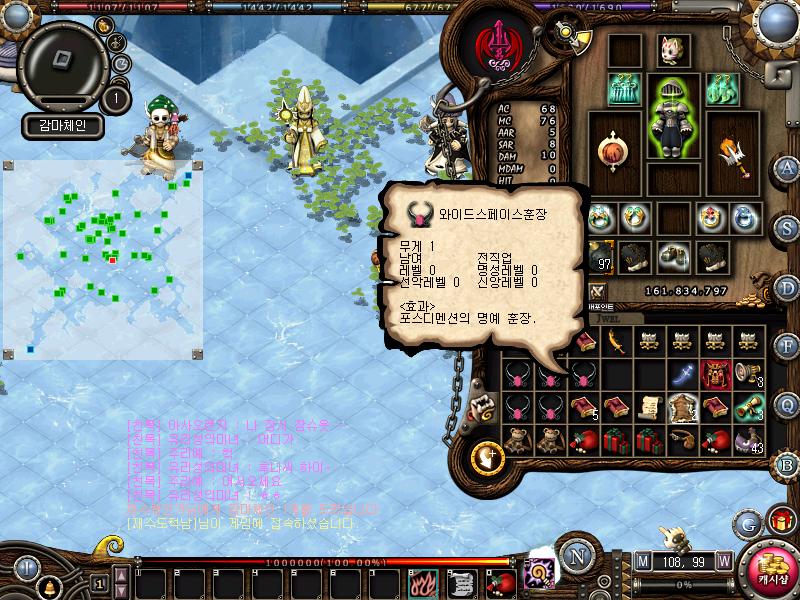The height and width of the screenshot is (600, 800).
Task: Click the round G button
Action: [x=746, y=522]
